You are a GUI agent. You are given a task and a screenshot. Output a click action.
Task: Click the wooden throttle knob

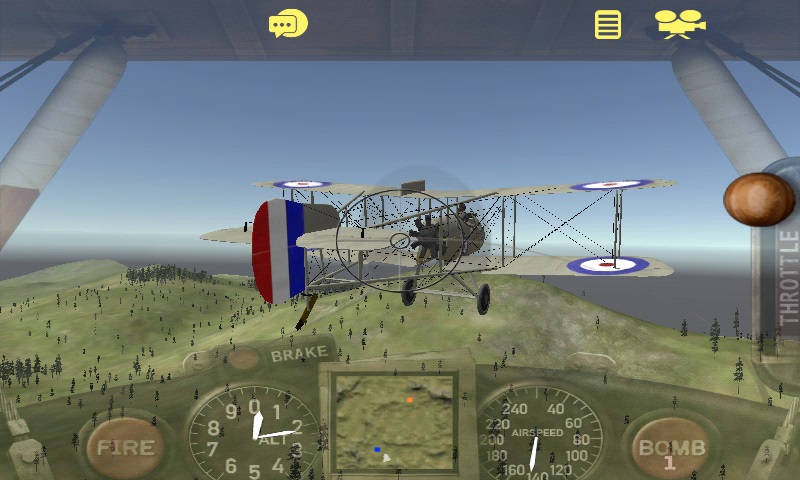pyautogui.click(x=759, y=199)
